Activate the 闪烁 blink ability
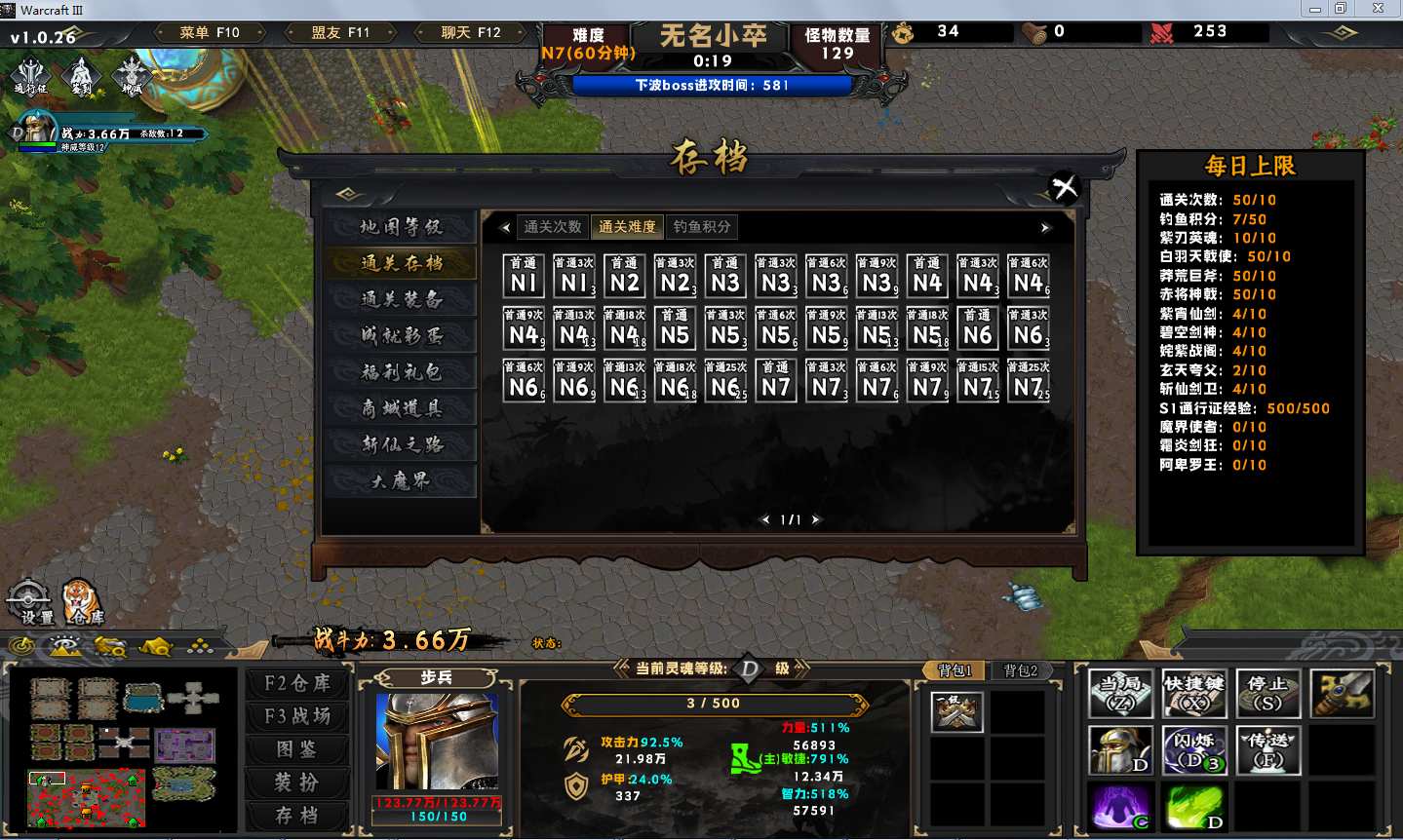The height and width of the screenshot is (840, 1403). click(1193, 750)
